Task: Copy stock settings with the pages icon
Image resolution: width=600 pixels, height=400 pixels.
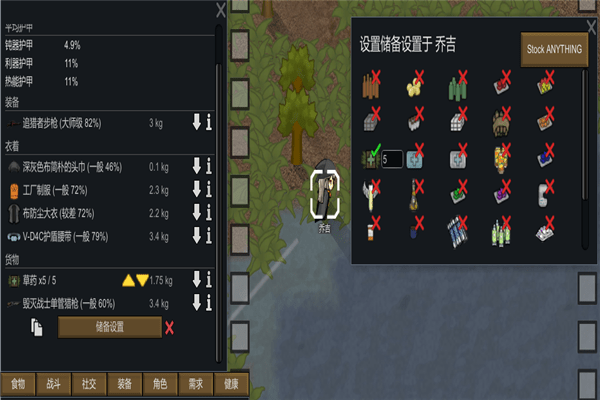Action: pos(38,327)
